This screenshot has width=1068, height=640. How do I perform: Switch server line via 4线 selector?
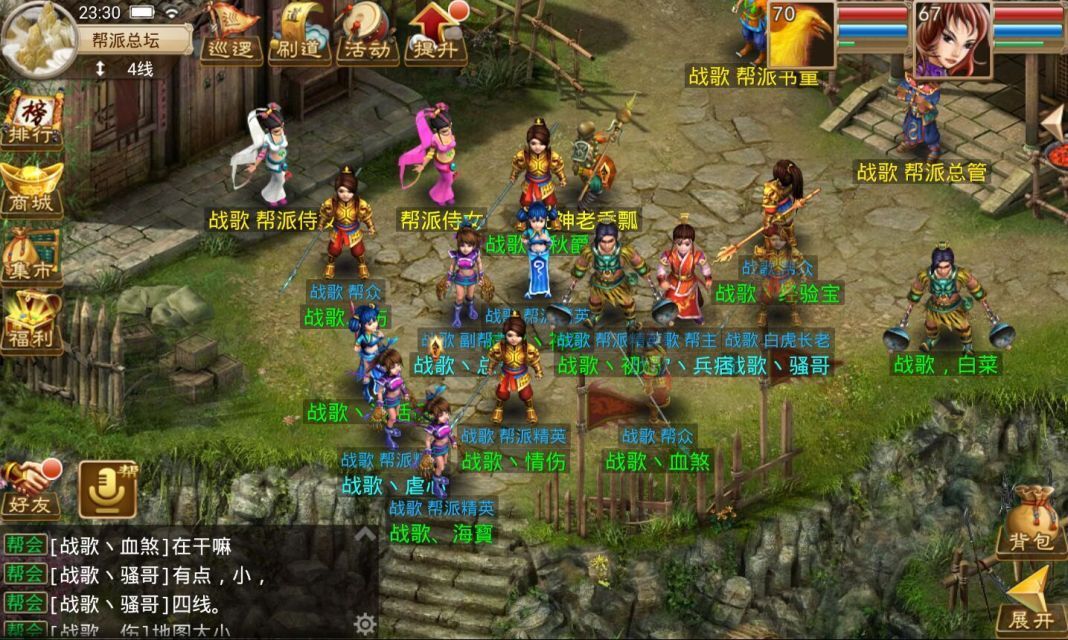pyautogui.click(x=130, y=69)
